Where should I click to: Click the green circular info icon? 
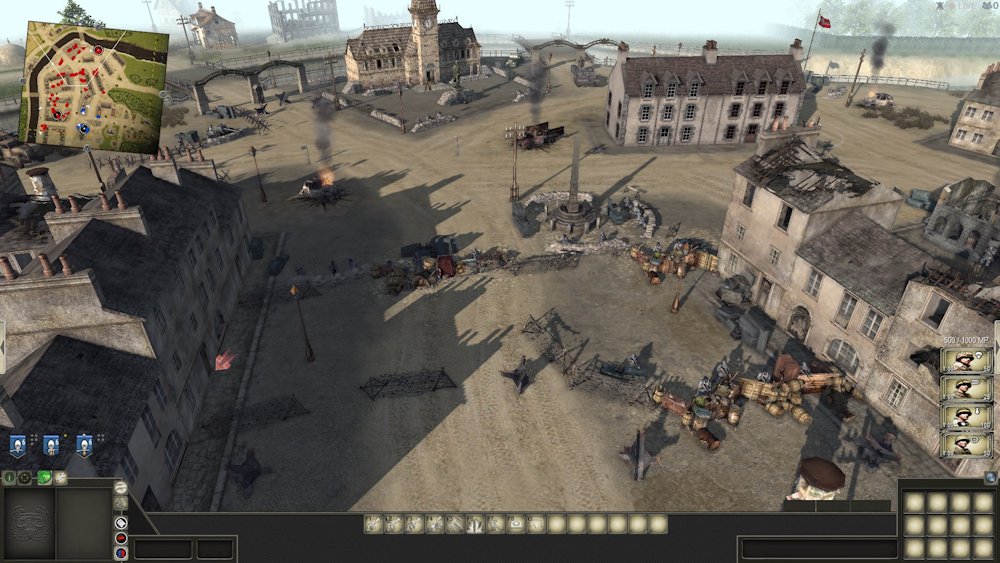9,478
